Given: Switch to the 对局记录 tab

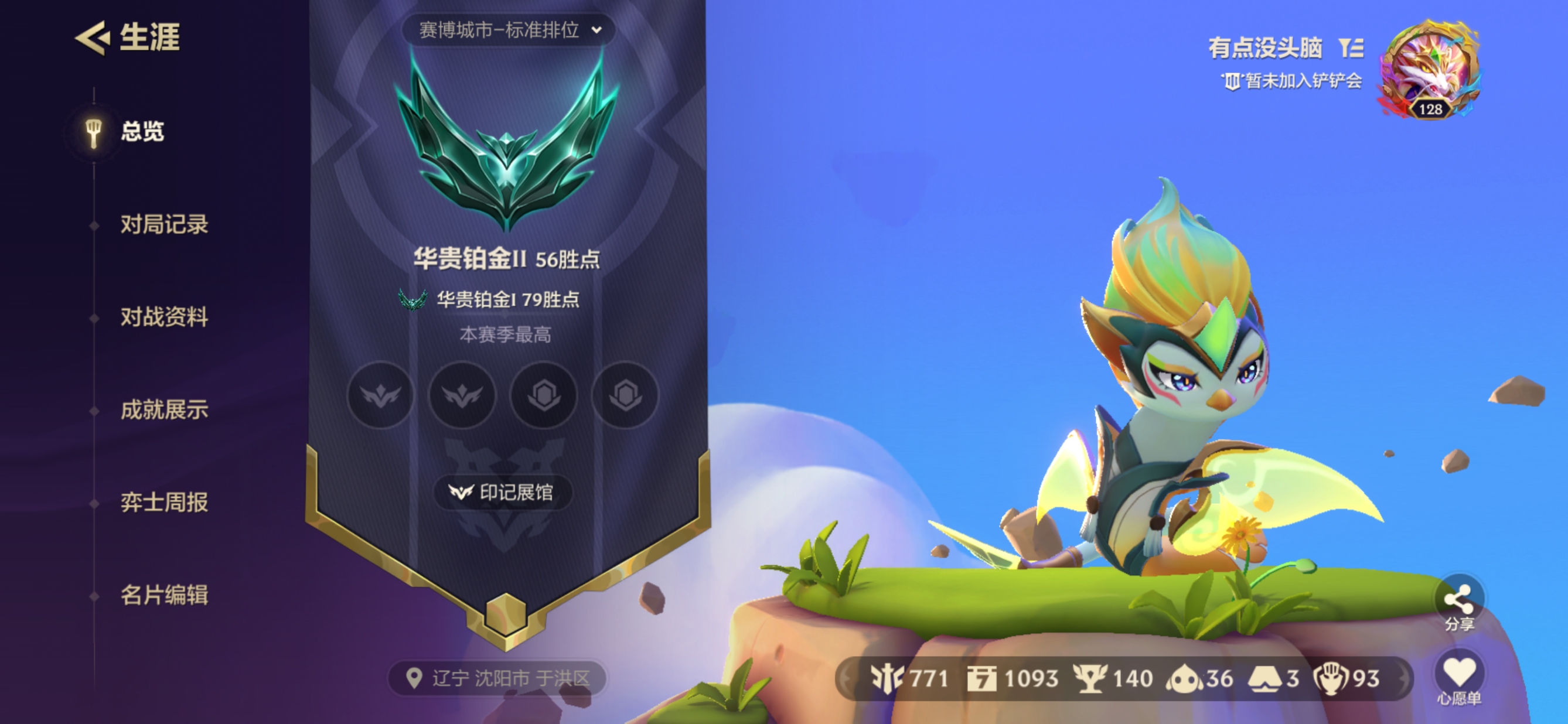Looking at the screenshot, I should click(x=166, y=224).
